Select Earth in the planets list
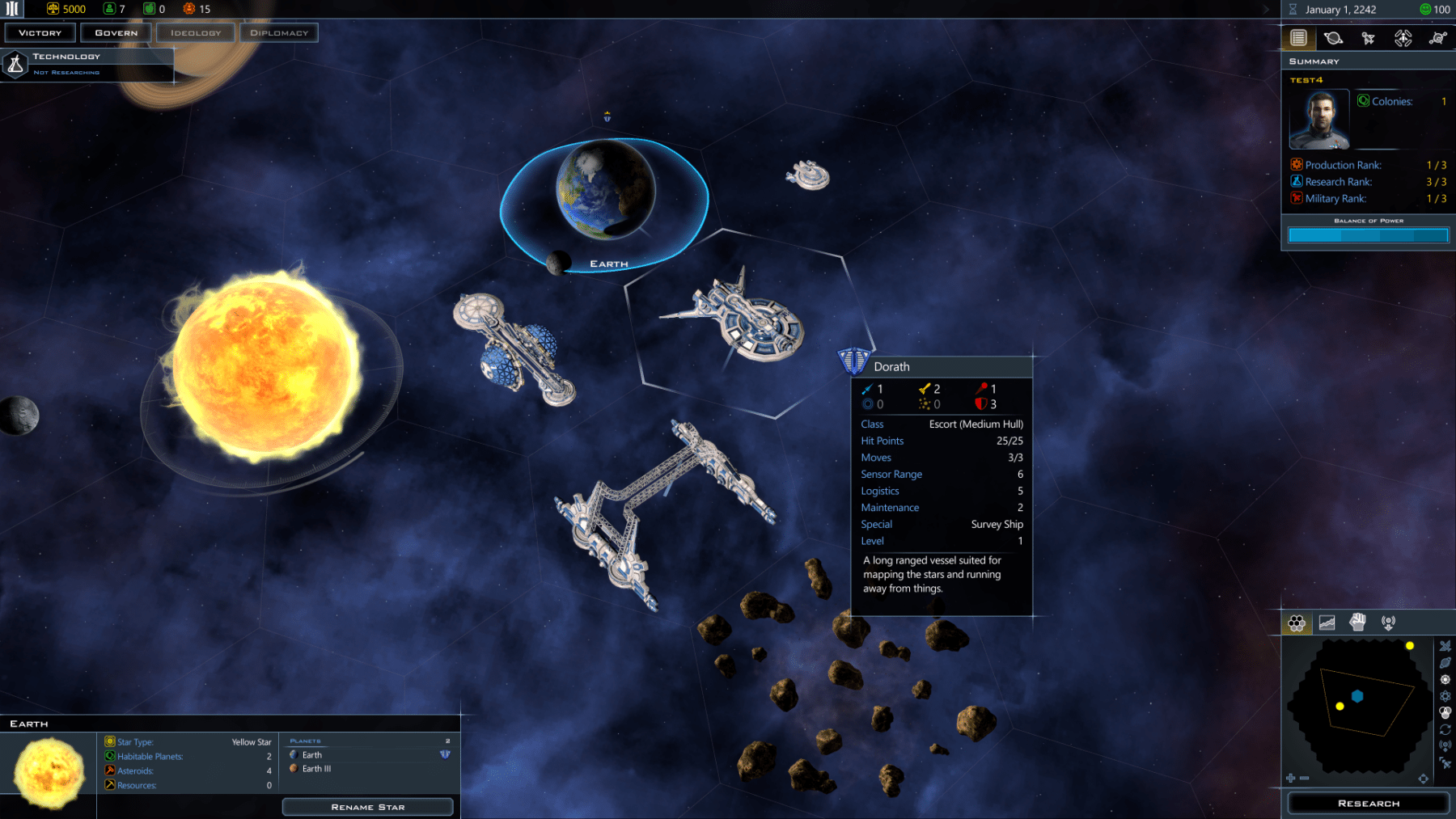This screenshot has height=819, width=1456. (312, 755)
